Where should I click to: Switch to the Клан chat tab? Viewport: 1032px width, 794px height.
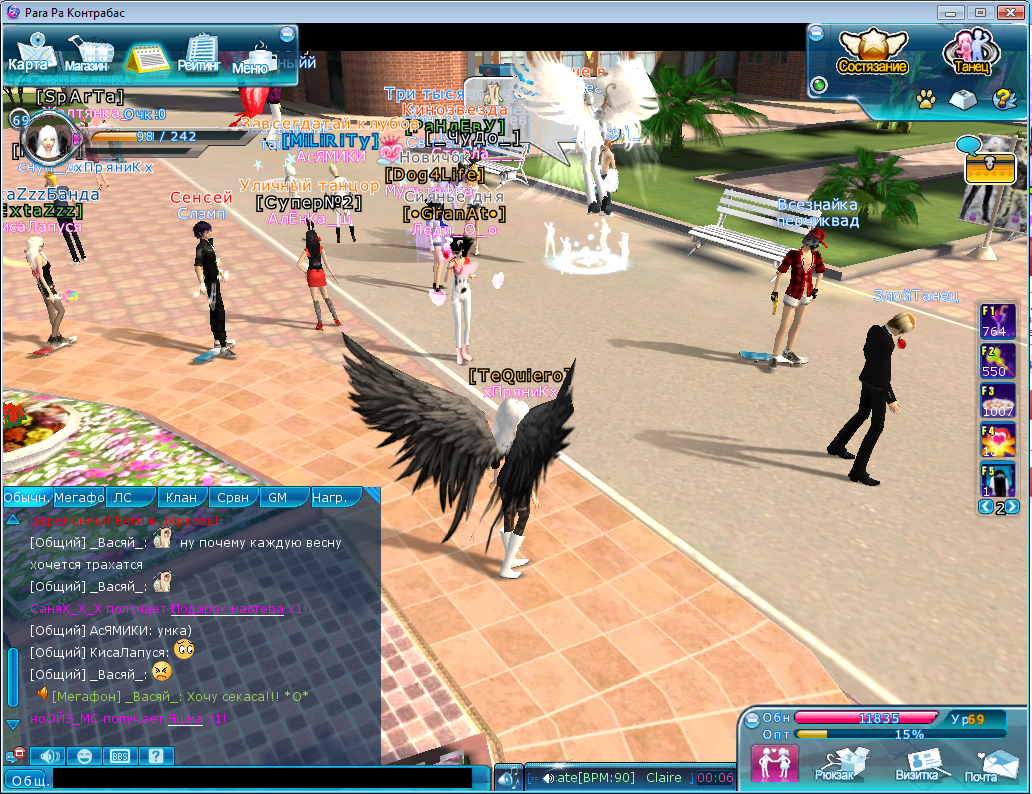click(181, 497)
